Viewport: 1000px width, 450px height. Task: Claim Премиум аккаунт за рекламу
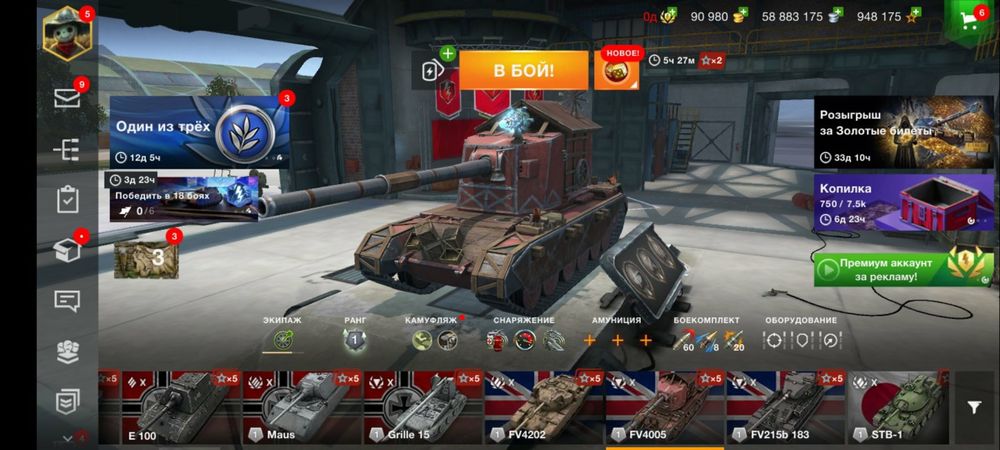click(x=888, y=269)
